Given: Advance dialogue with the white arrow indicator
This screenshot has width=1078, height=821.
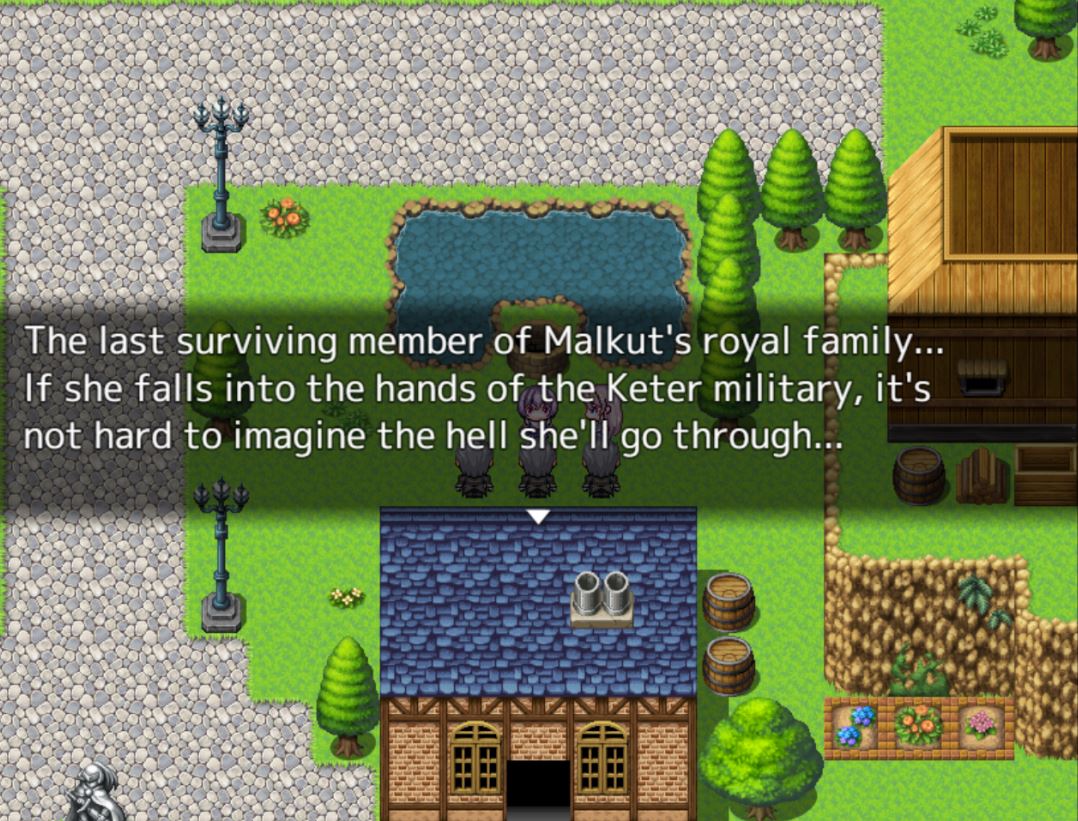Looking at the screenshot, I should (x=538, y=516).
